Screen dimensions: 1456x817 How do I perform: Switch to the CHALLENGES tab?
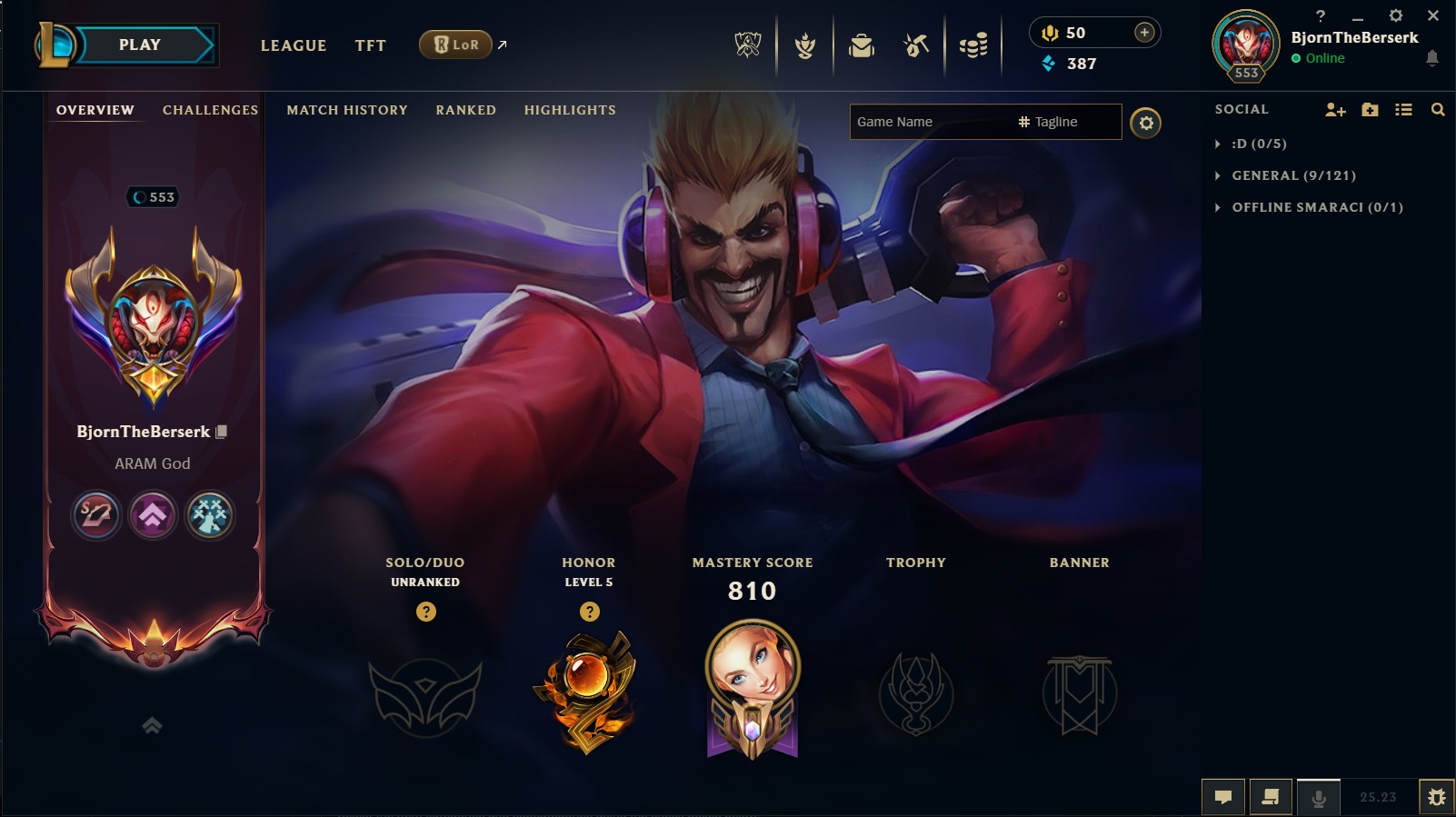[x=210, y=109]
